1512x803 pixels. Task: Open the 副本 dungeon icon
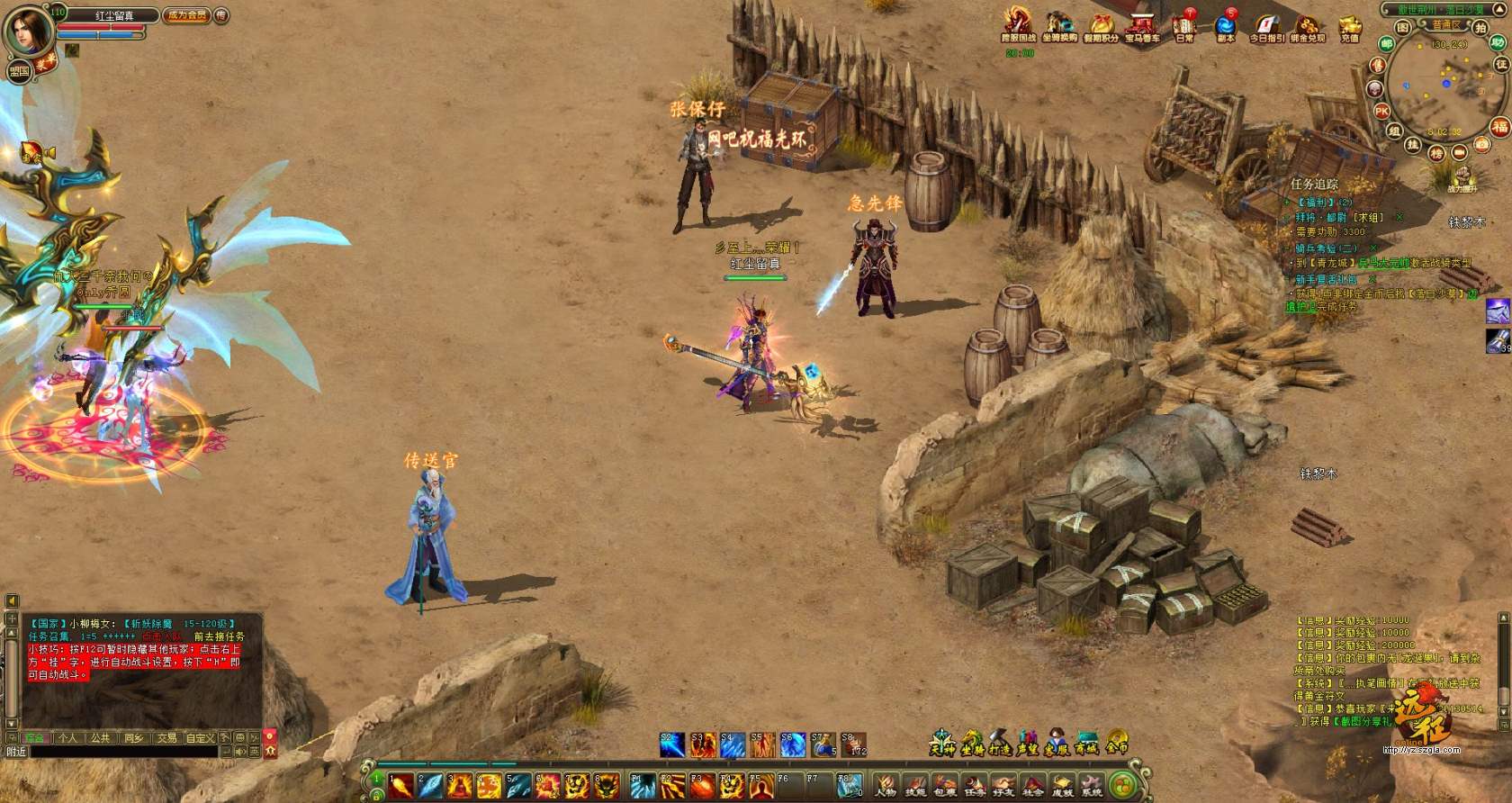[1225, 27]
